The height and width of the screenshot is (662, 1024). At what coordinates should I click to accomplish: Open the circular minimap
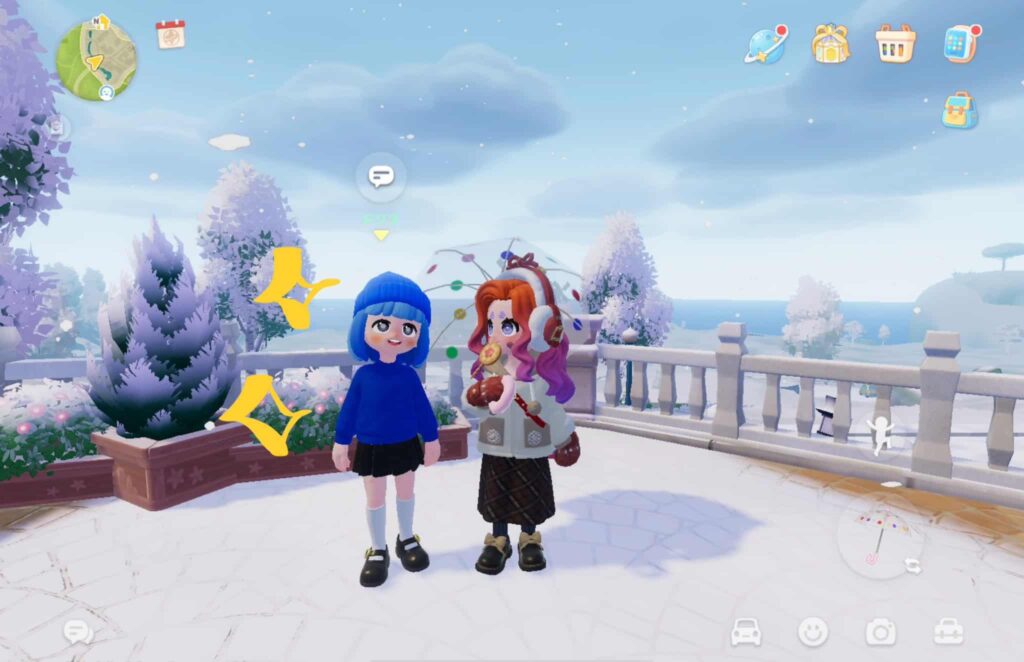(95, 59)
